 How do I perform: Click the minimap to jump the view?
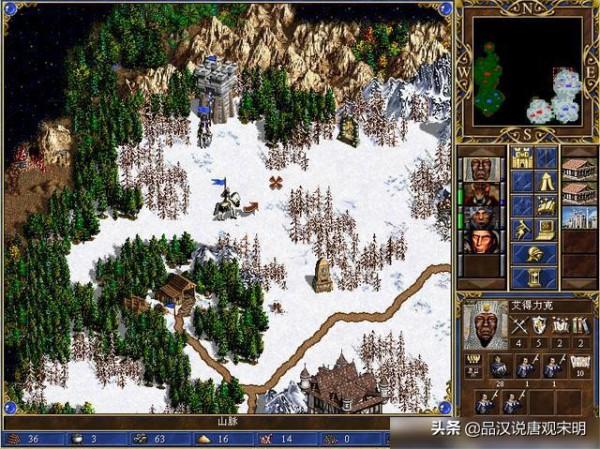[x=527, y=72]
